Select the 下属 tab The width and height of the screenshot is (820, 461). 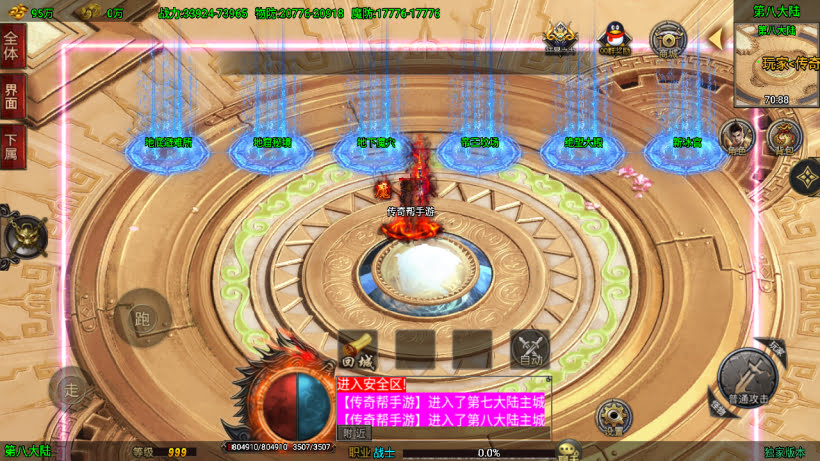(12, 145)
